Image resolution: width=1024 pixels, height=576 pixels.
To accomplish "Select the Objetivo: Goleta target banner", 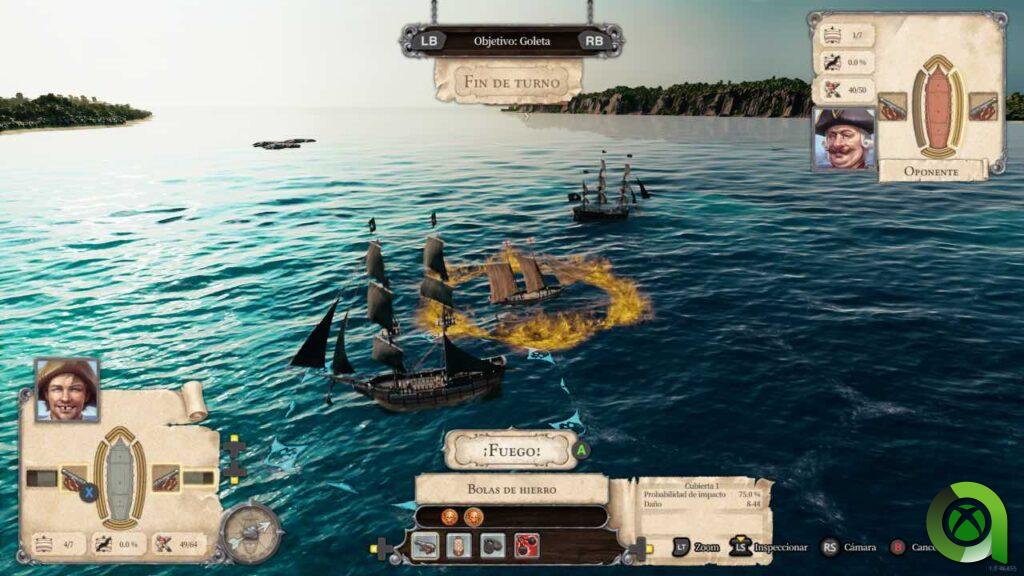I will click(x=511, y=41).
